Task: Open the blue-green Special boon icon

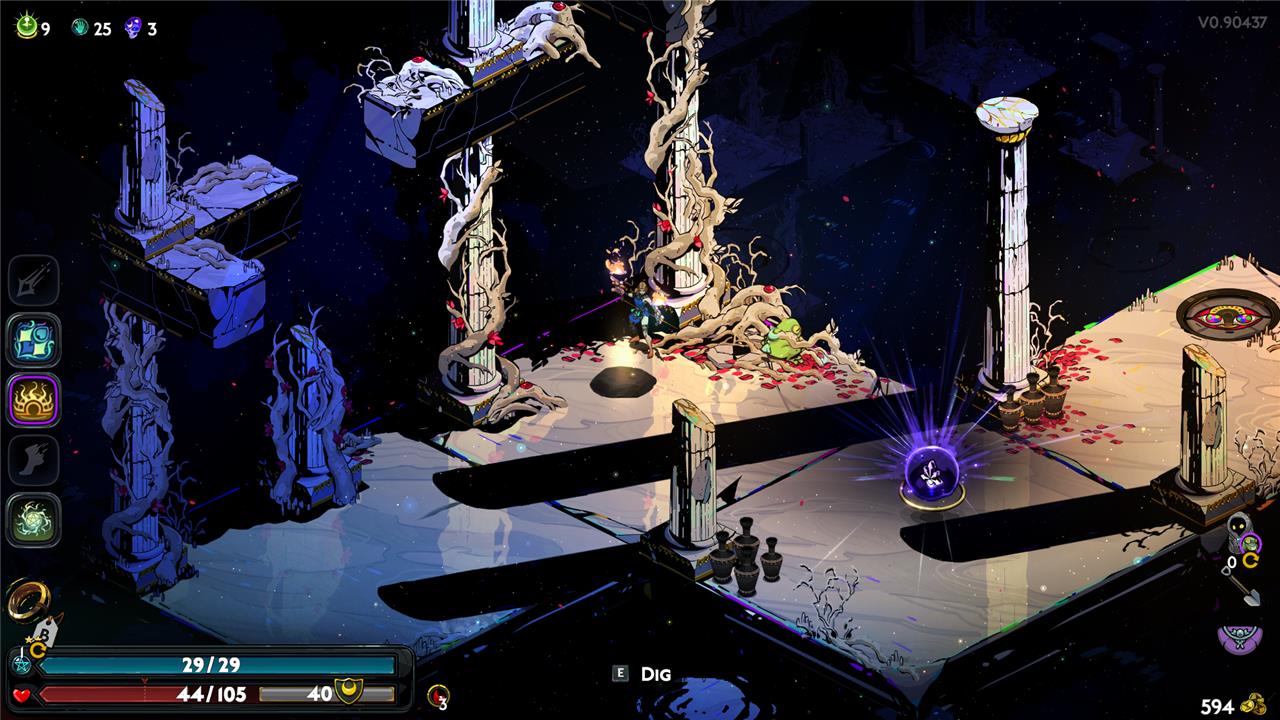Action: 34,341
